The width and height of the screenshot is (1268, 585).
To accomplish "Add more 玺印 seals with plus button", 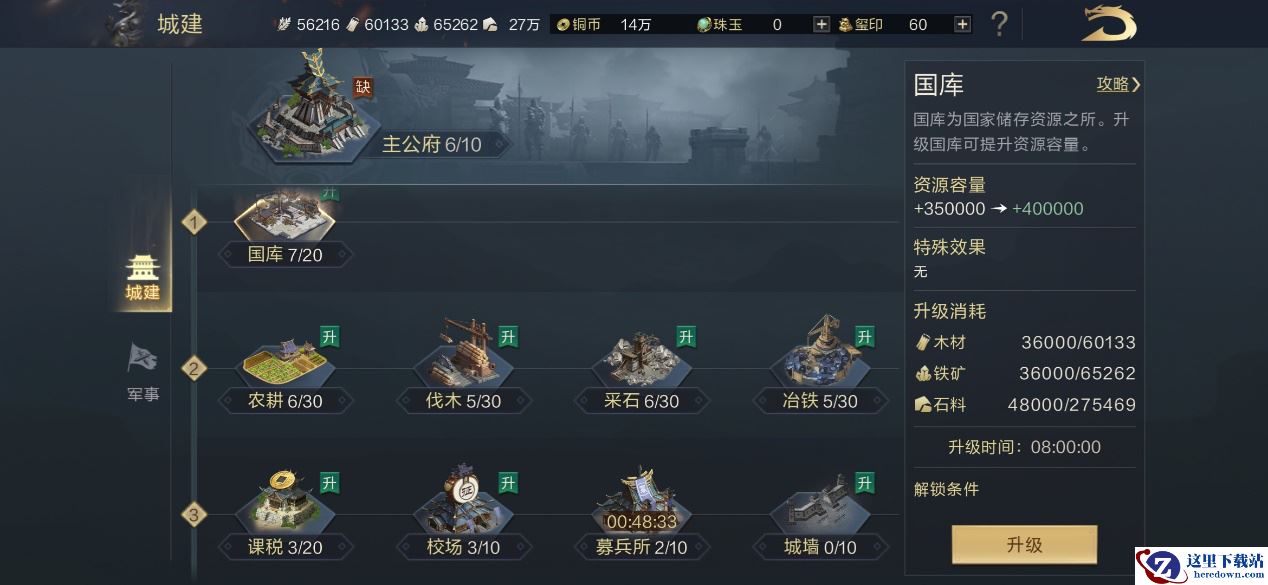I will pyautogui.click(x=962, y=24).
